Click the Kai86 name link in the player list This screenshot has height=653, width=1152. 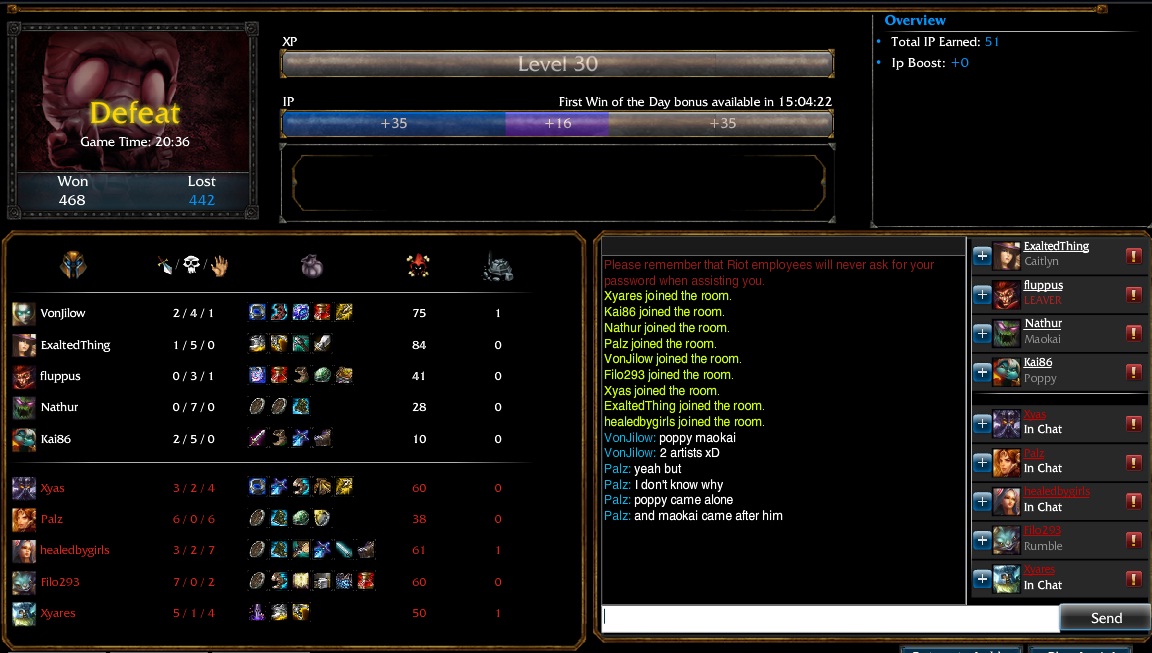pyautogui.click(x=1038, y=363)
